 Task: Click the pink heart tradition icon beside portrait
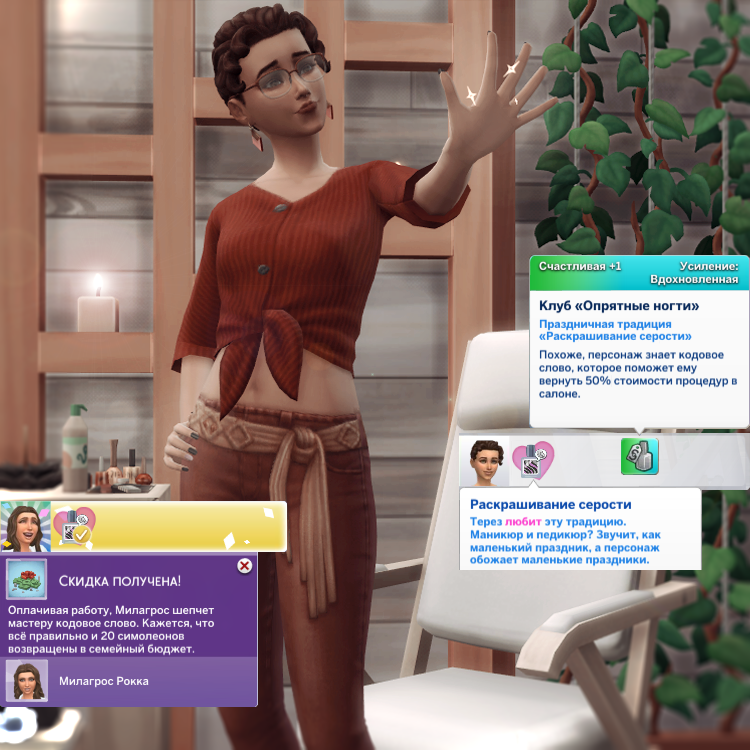point(533,460)
